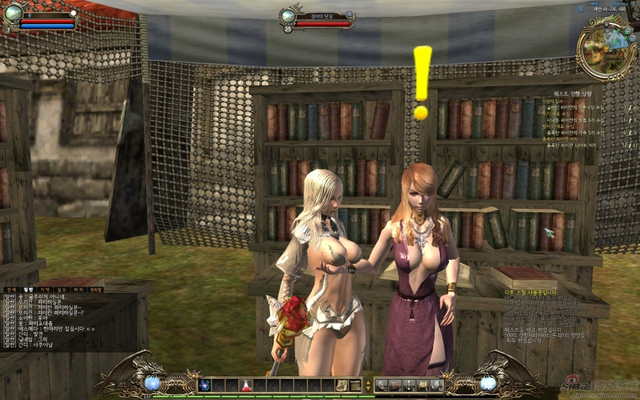640x400 pixels.
Task: Switch to the 일반 chat tab
Action: pos(29,289)
